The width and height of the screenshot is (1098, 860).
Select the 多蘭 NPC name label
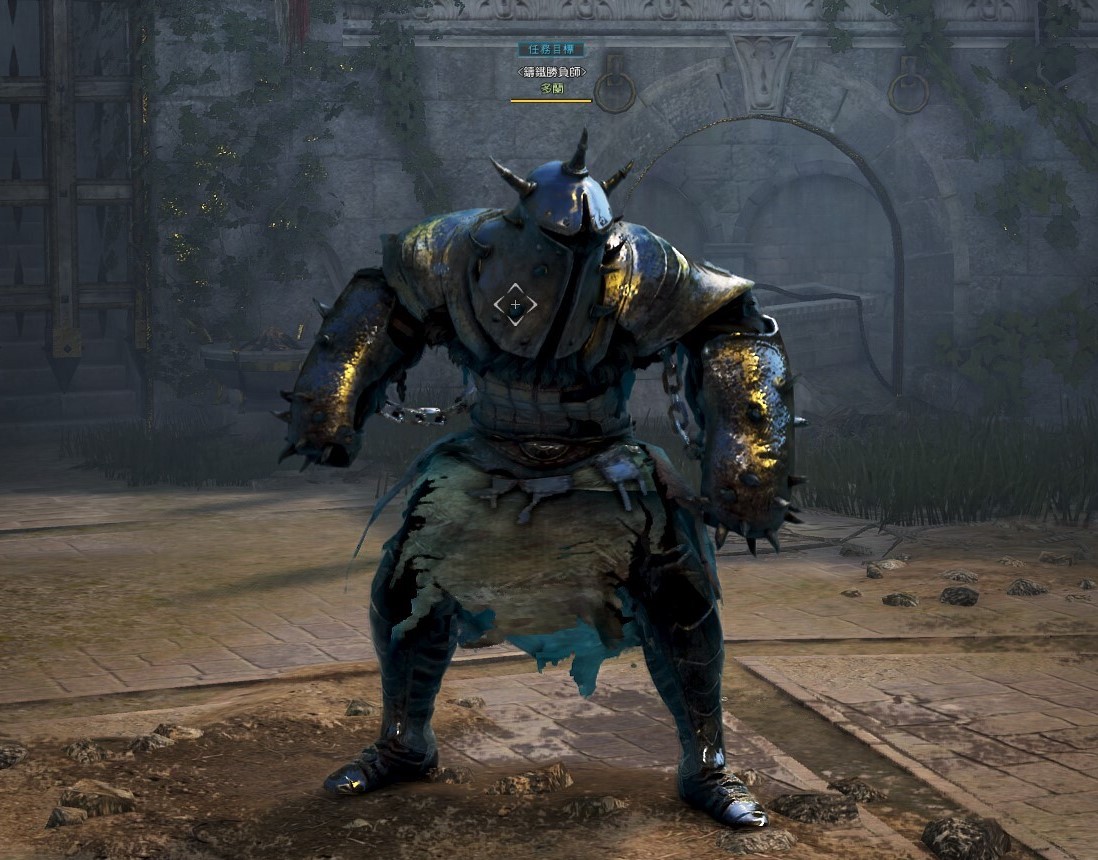[551, 88]
